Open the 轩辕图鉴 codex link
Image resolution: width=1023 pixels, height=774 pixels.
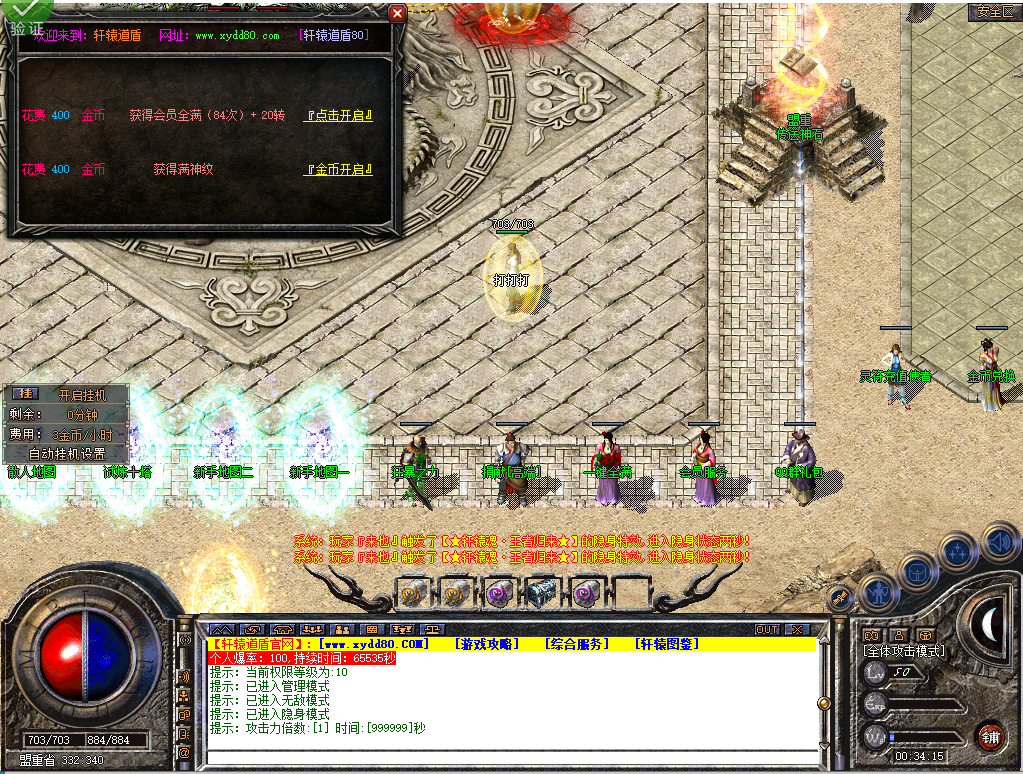tap(667, 644)
